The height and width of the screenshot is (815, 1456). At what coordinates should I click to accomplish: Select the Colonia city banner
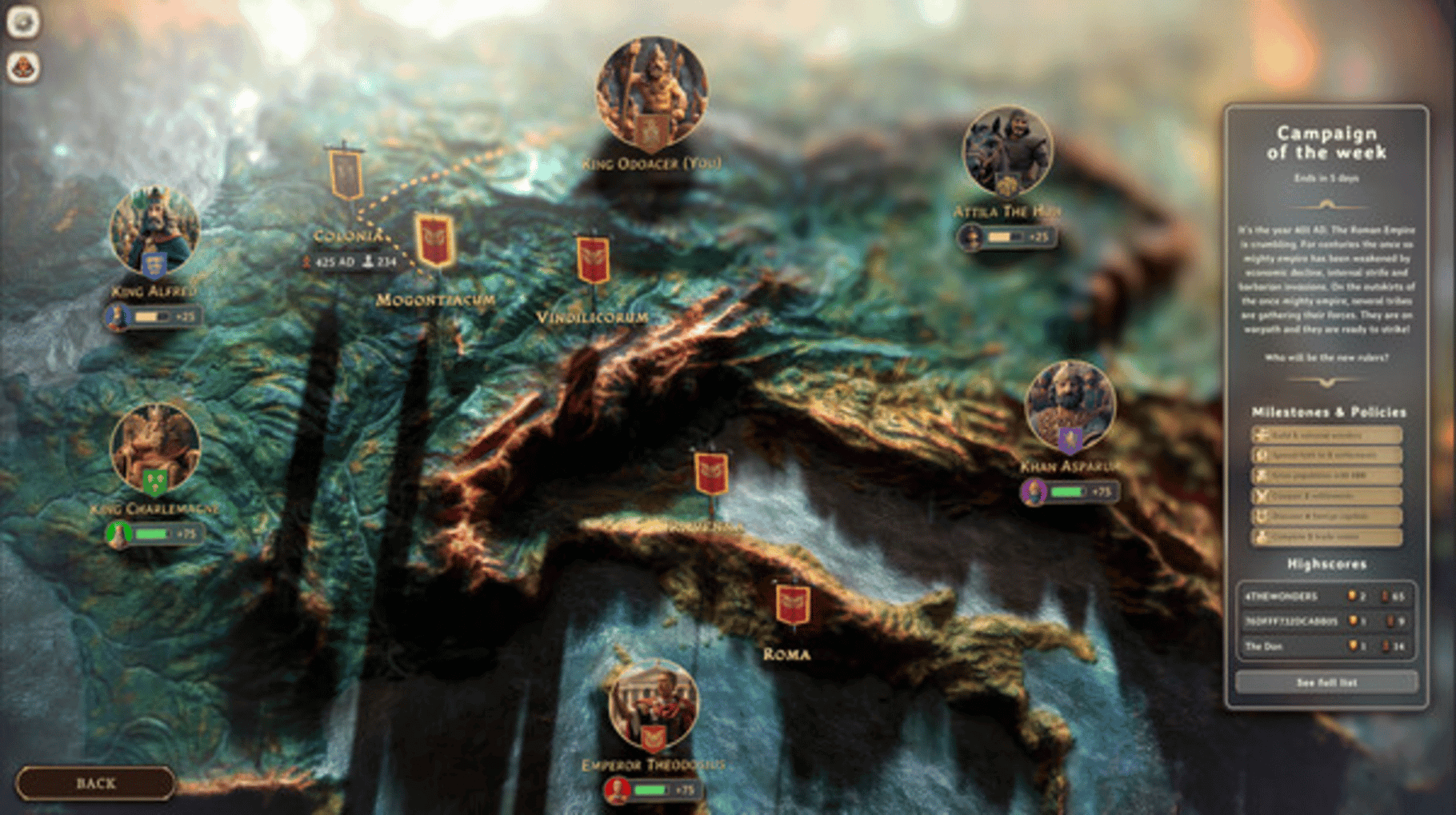[x=346, y=173]
